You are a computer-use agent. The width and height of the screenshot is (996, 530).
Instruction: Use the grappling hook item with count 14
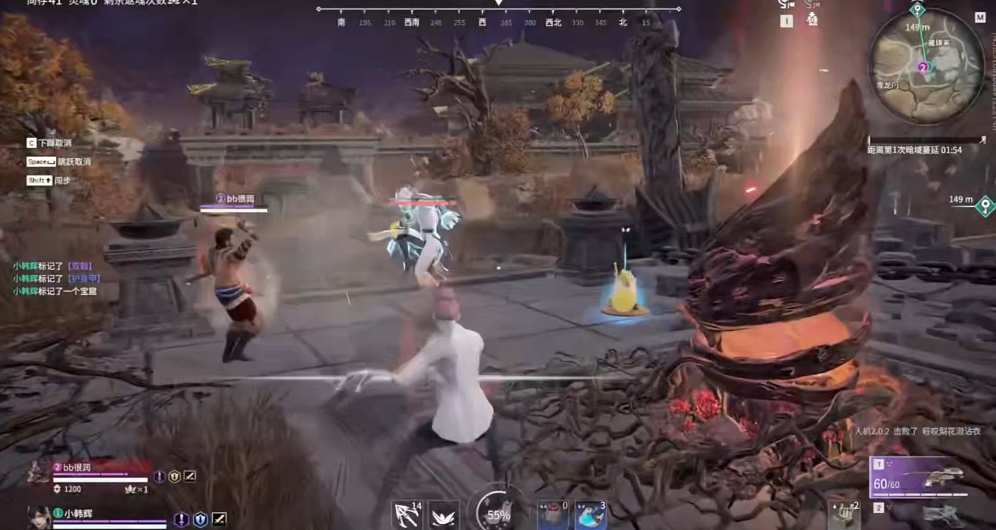click(x=408, y=514)
